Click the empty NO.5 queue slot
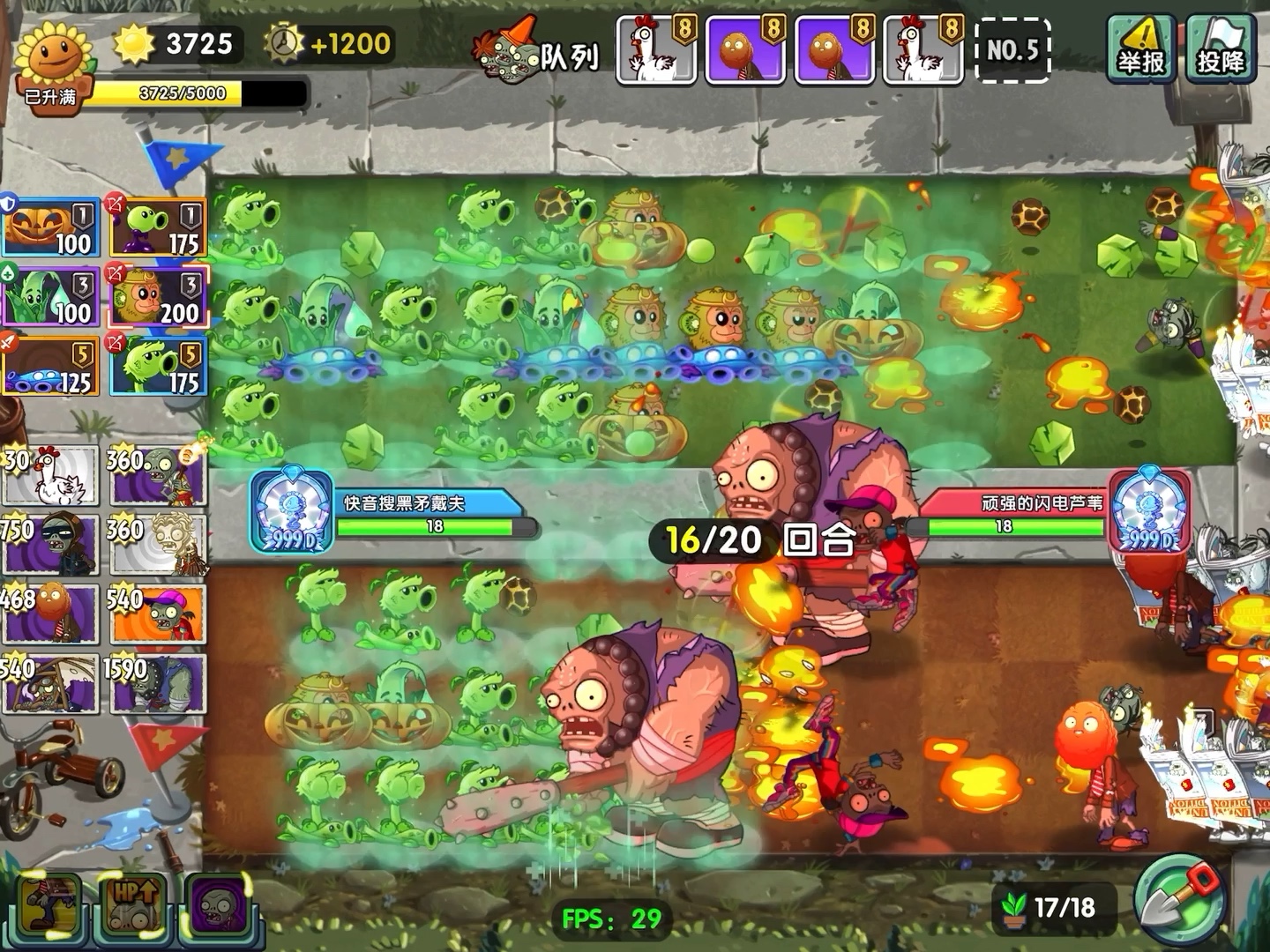 click(x=1012, y=50)
